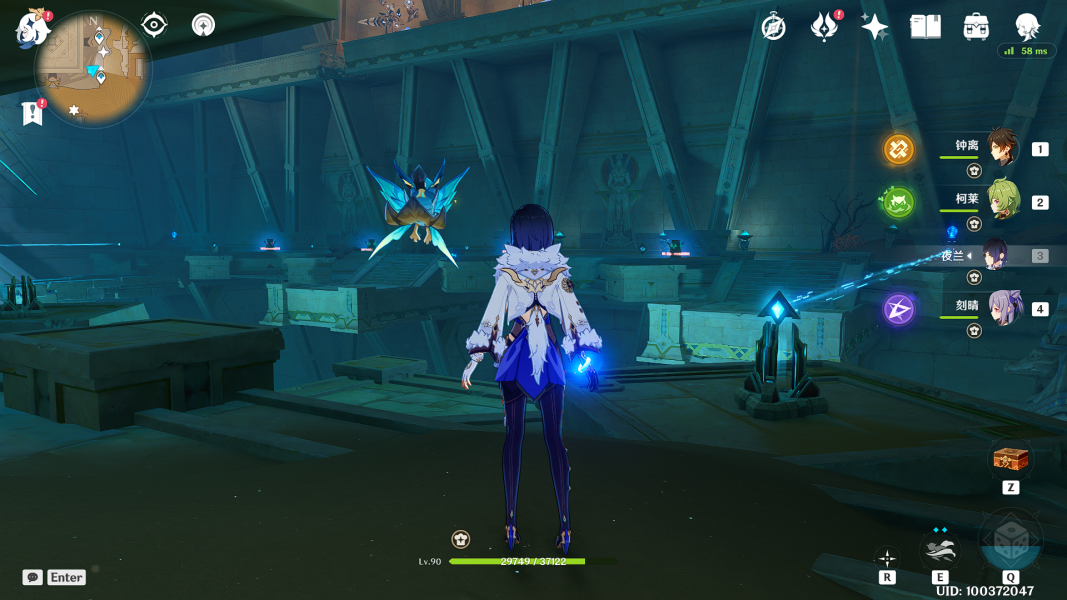The width and height of the screenshot is (1067, 600).
Task: Open the quest bookmark icon
Action: (33, 113)
